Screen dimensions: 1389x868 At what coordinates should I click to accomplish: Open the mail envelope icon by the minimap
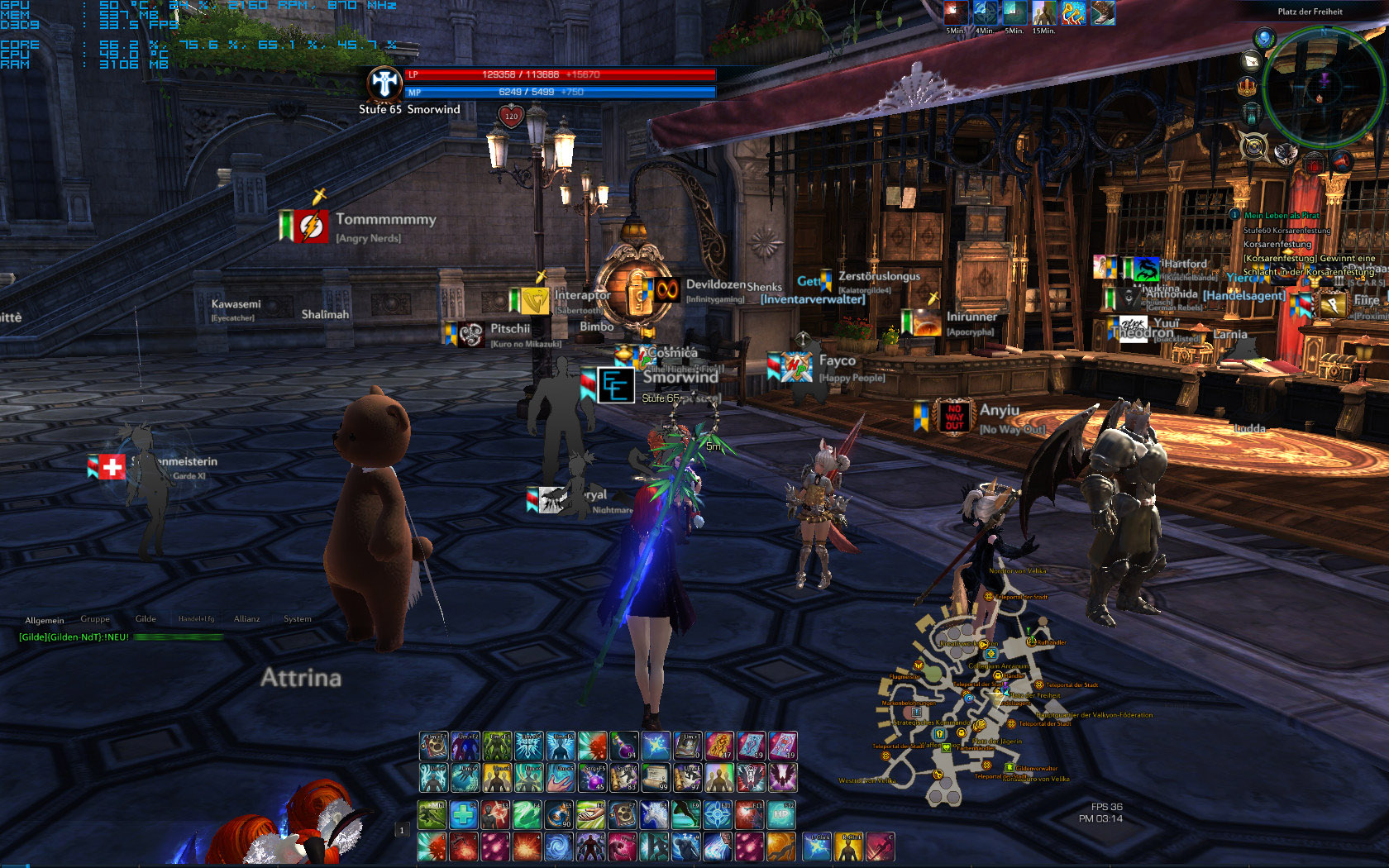(1251, 60)
